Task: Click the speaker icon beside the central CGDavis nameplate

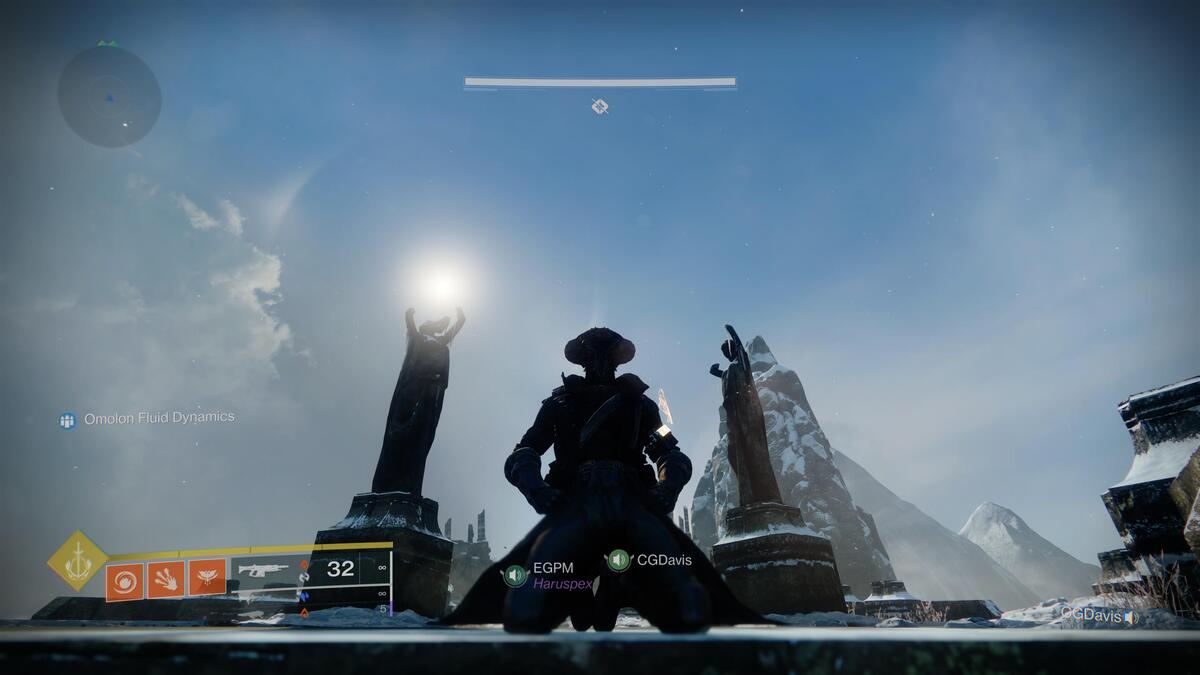Action: [619, 560]
